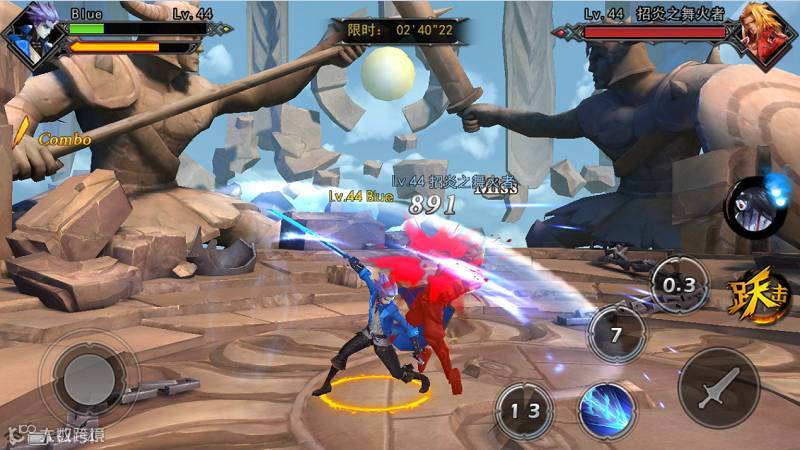
Task: Tap the skill showing cooldown 0.3
Action: coord(680,285)
